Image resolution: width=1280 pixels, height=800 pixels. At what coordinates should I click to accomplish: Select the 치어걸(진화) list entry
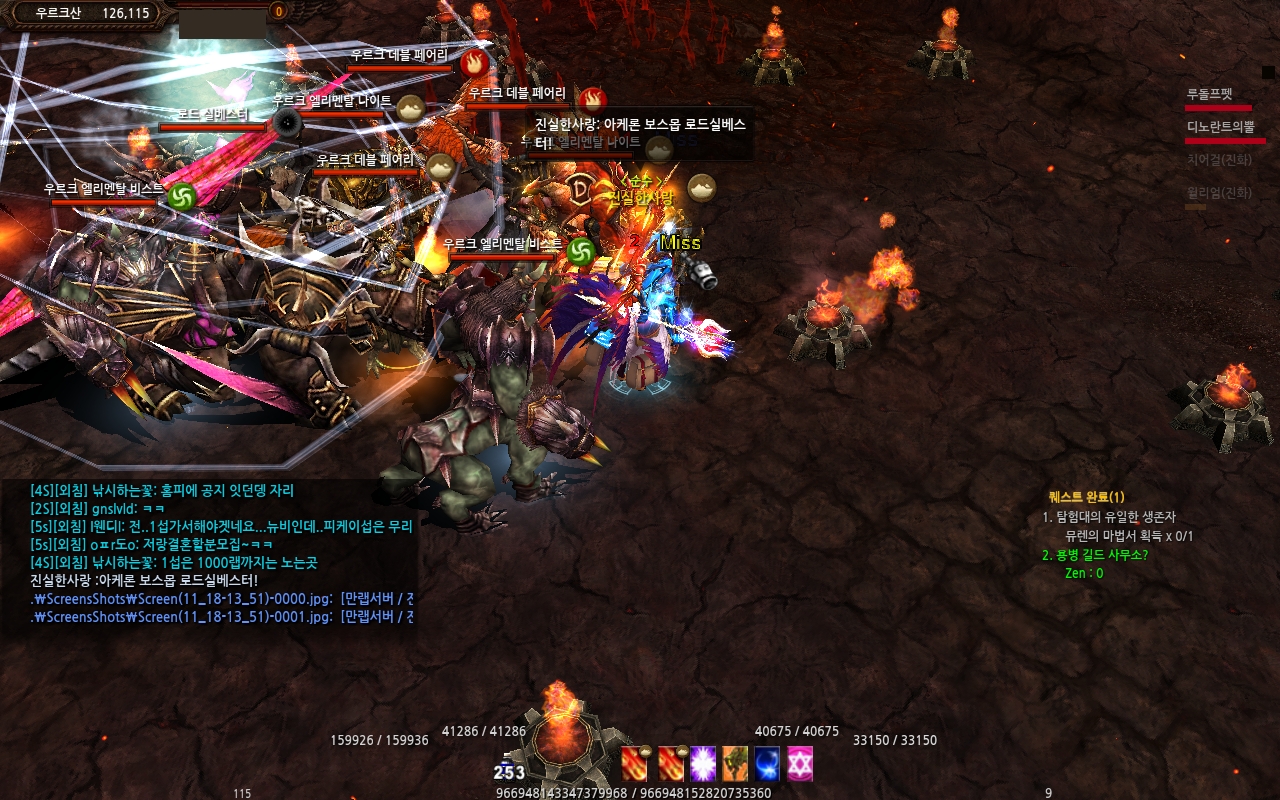[x=1219, y=159]
